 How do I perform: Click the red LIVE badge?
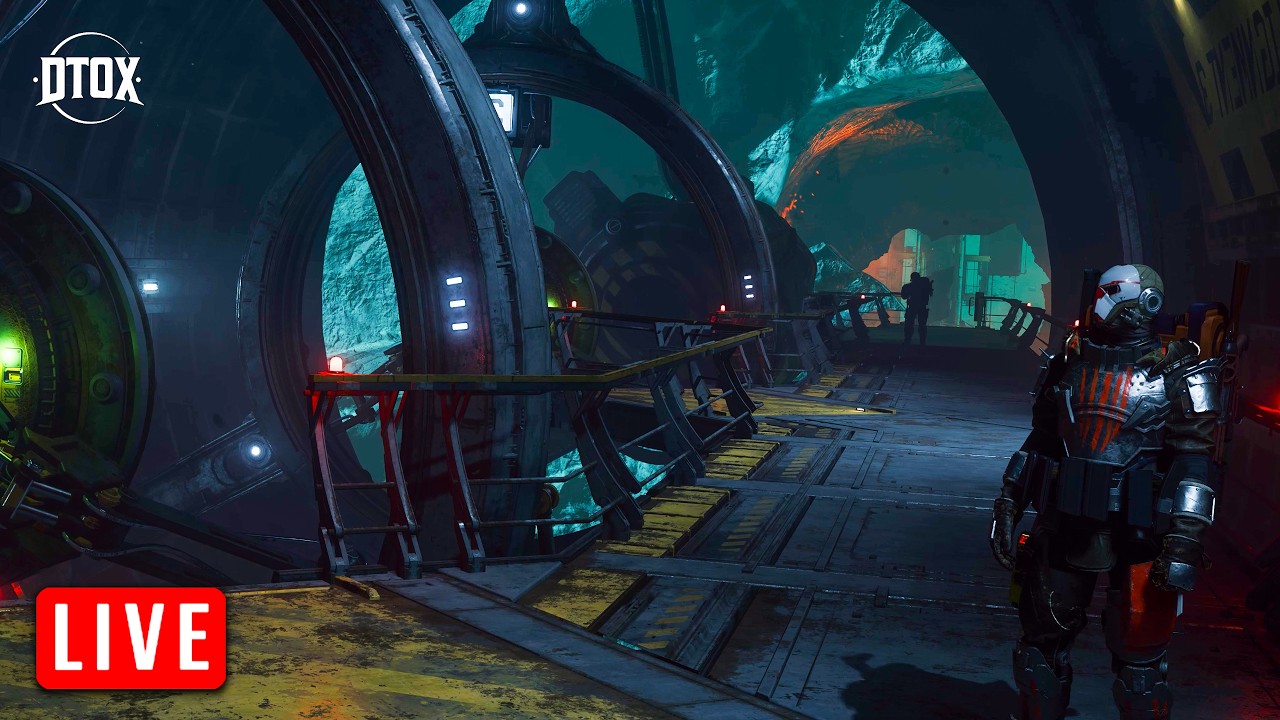[x=131, y=638]
